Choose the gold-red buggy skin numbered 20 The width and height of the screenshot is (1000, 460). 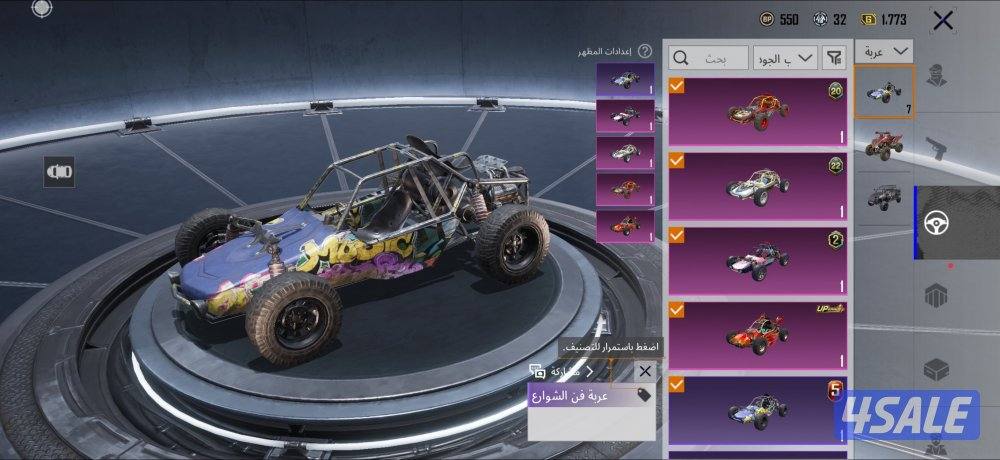[757, 111]
